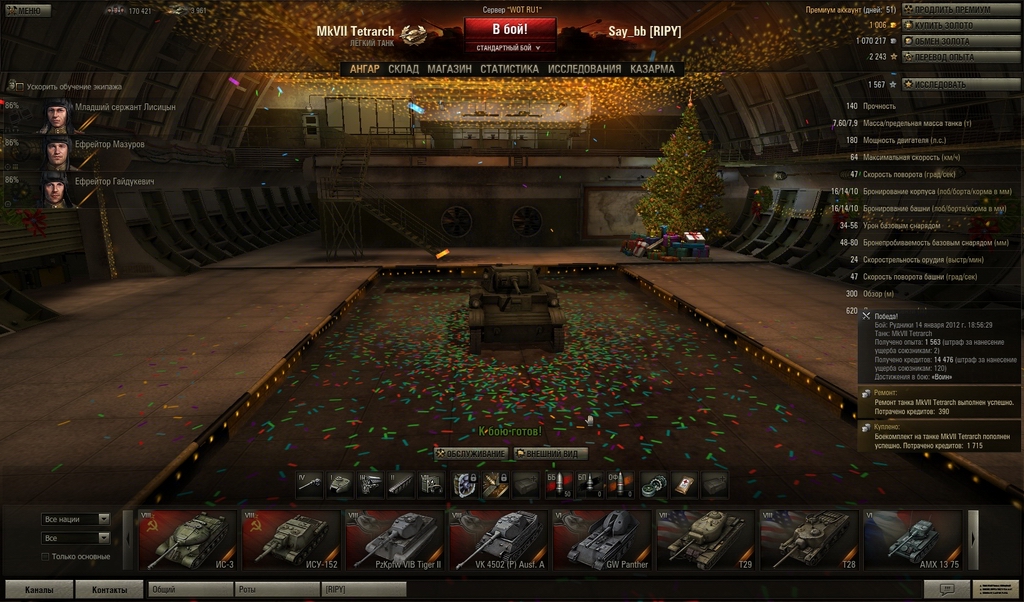Toggle the Ускорить обучение экипажа checkbox

(x=17, y=87)
